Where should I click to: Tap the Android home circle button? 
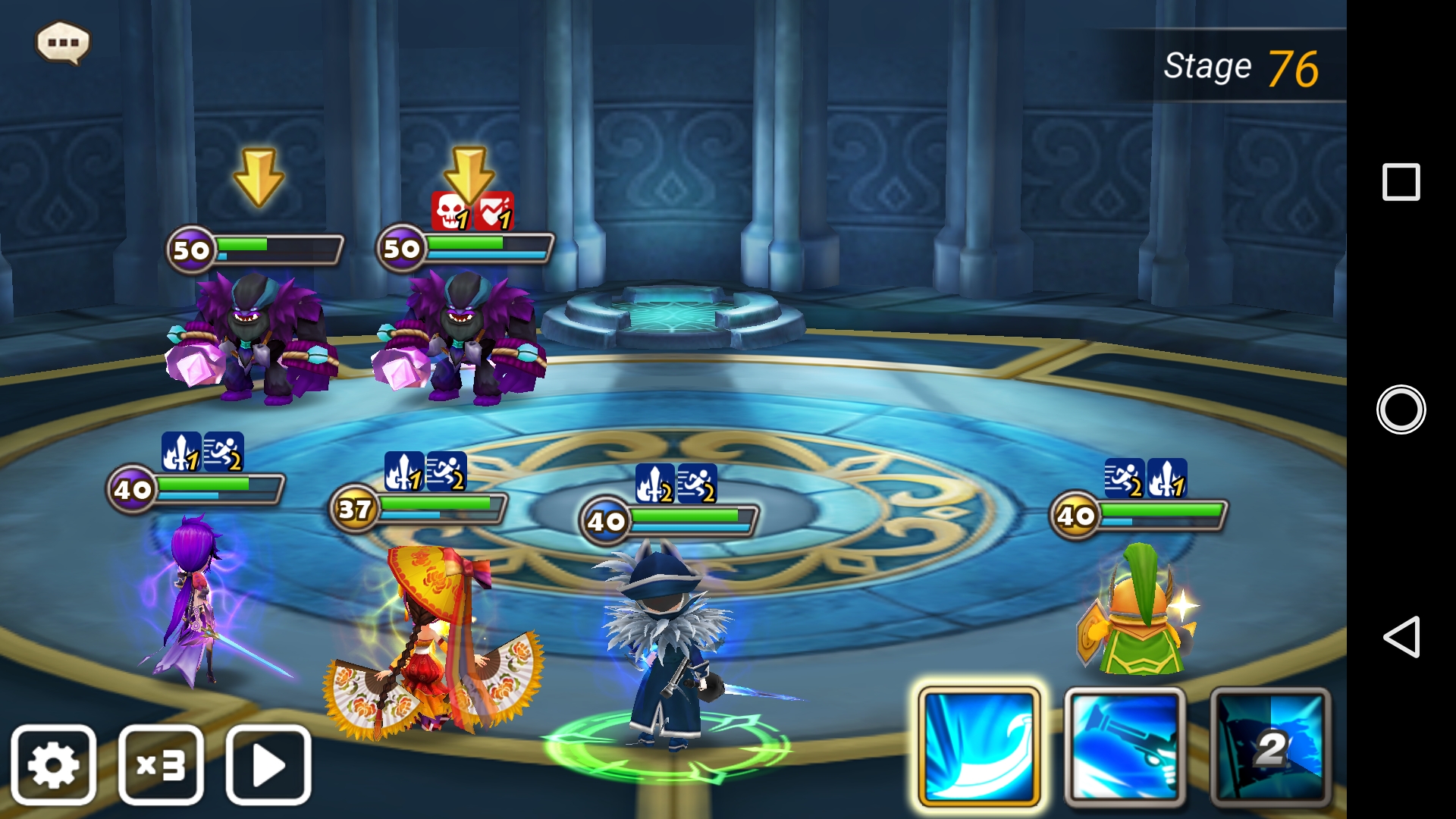1401,409
